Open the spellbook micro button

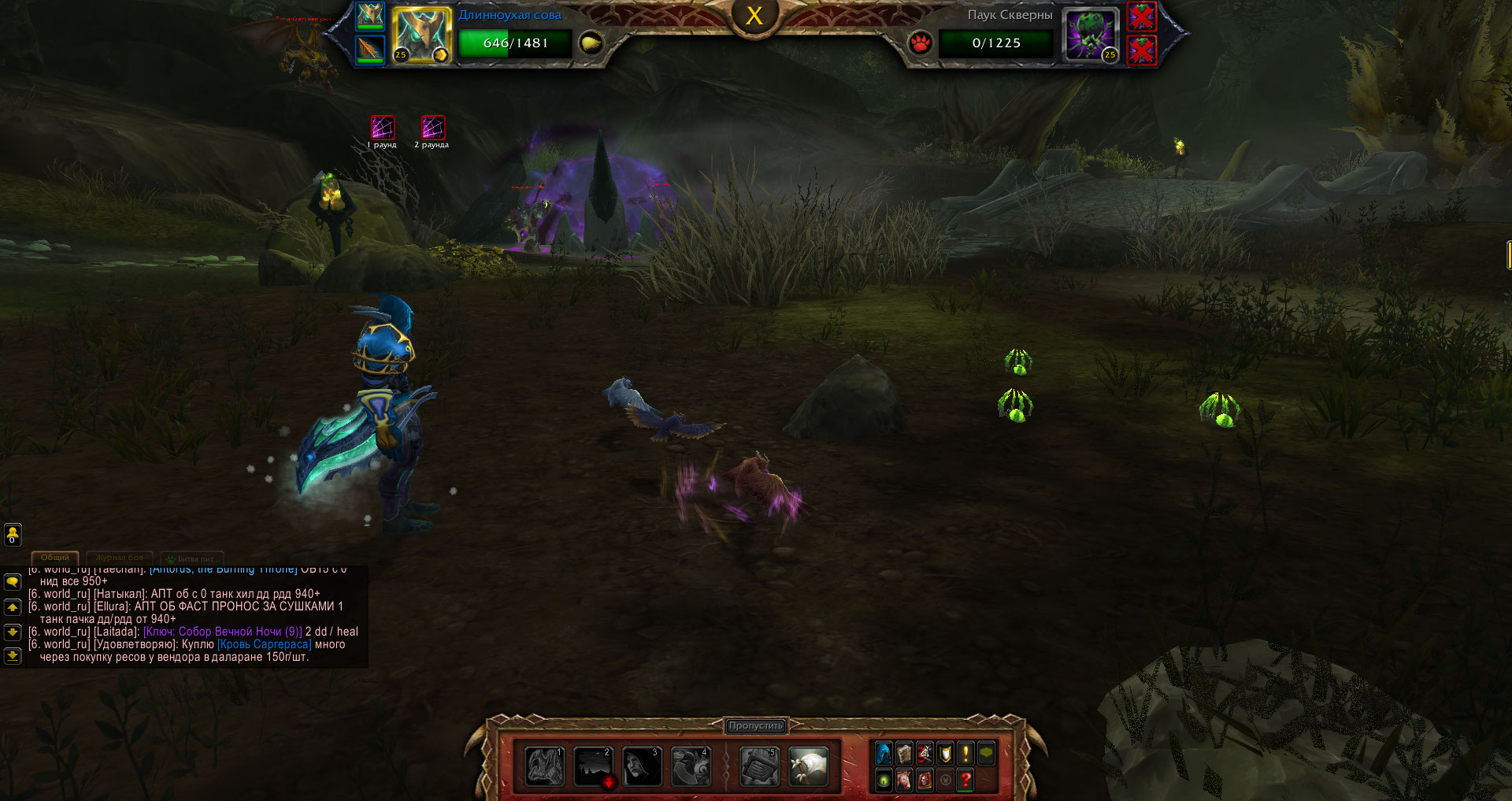tap(904, 754)
